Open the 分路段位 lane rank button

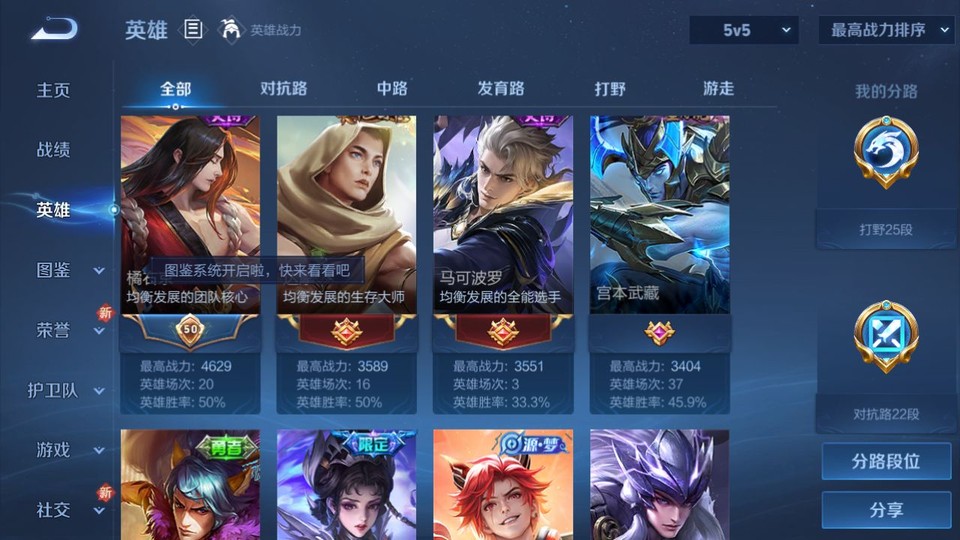[886, 462]
